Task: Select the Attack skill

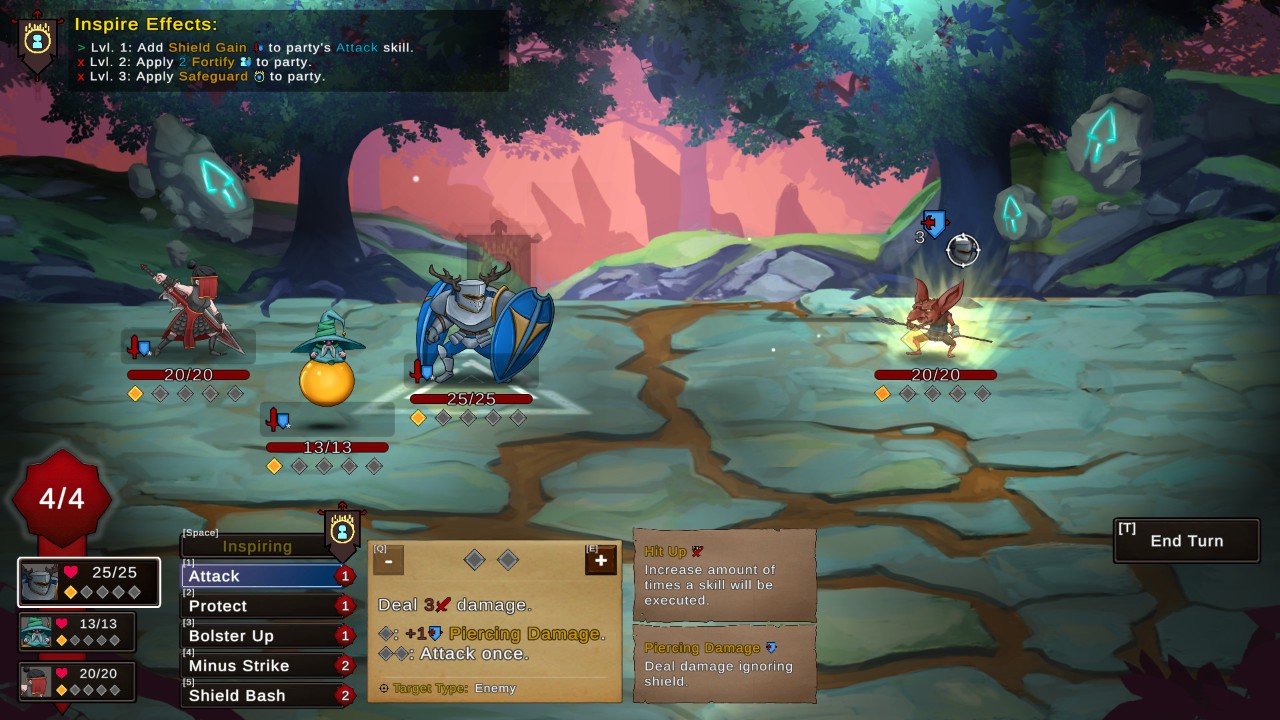Action: tap(262, 576)
